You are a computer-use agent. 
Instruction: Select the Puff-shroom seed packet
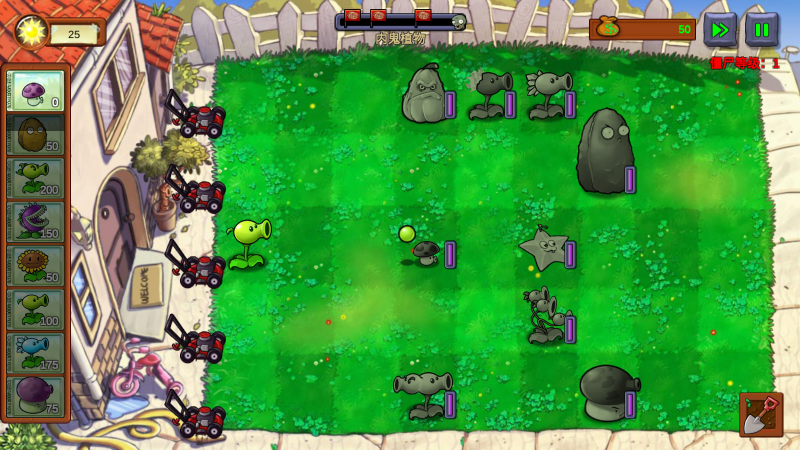(x=36, y=90)
